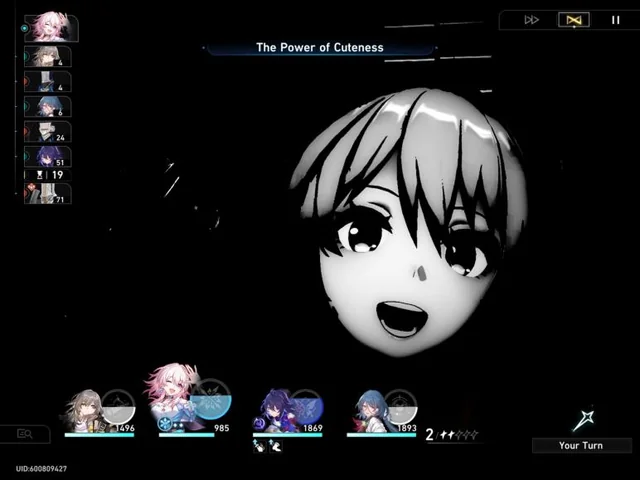Screen dimensions: 640x480
Task: Pause the battle
Action: [616, 20]
